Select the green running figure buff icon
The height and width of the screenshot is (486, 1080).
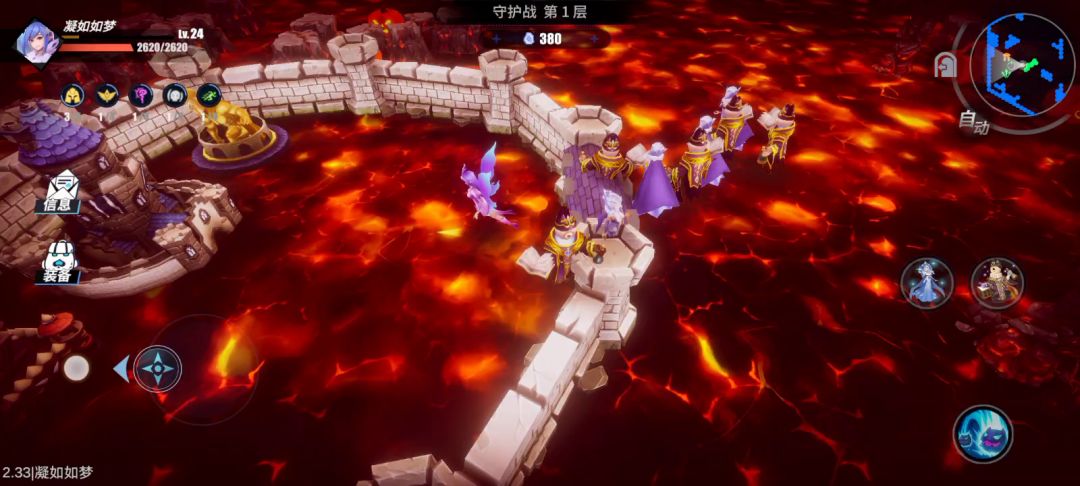coord(209,95)
